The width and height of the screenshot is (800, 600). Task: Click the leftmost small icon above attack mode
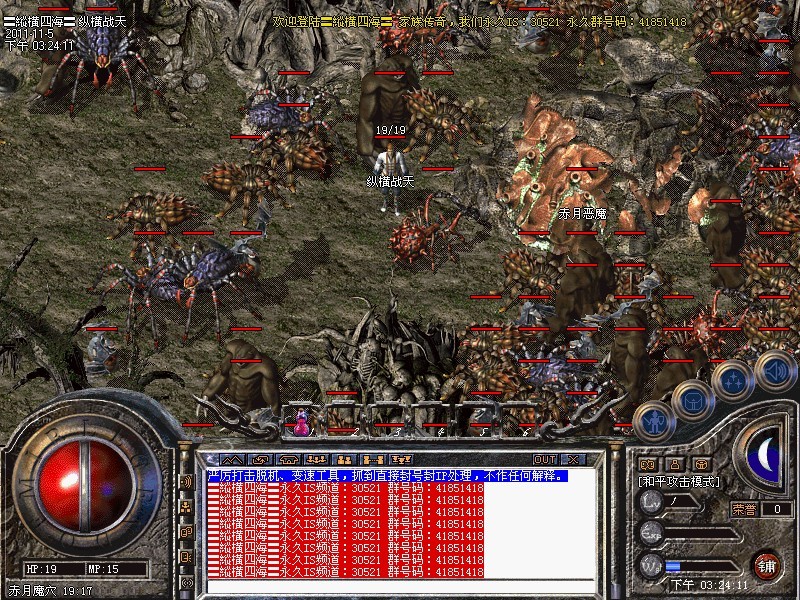point(647,464)
